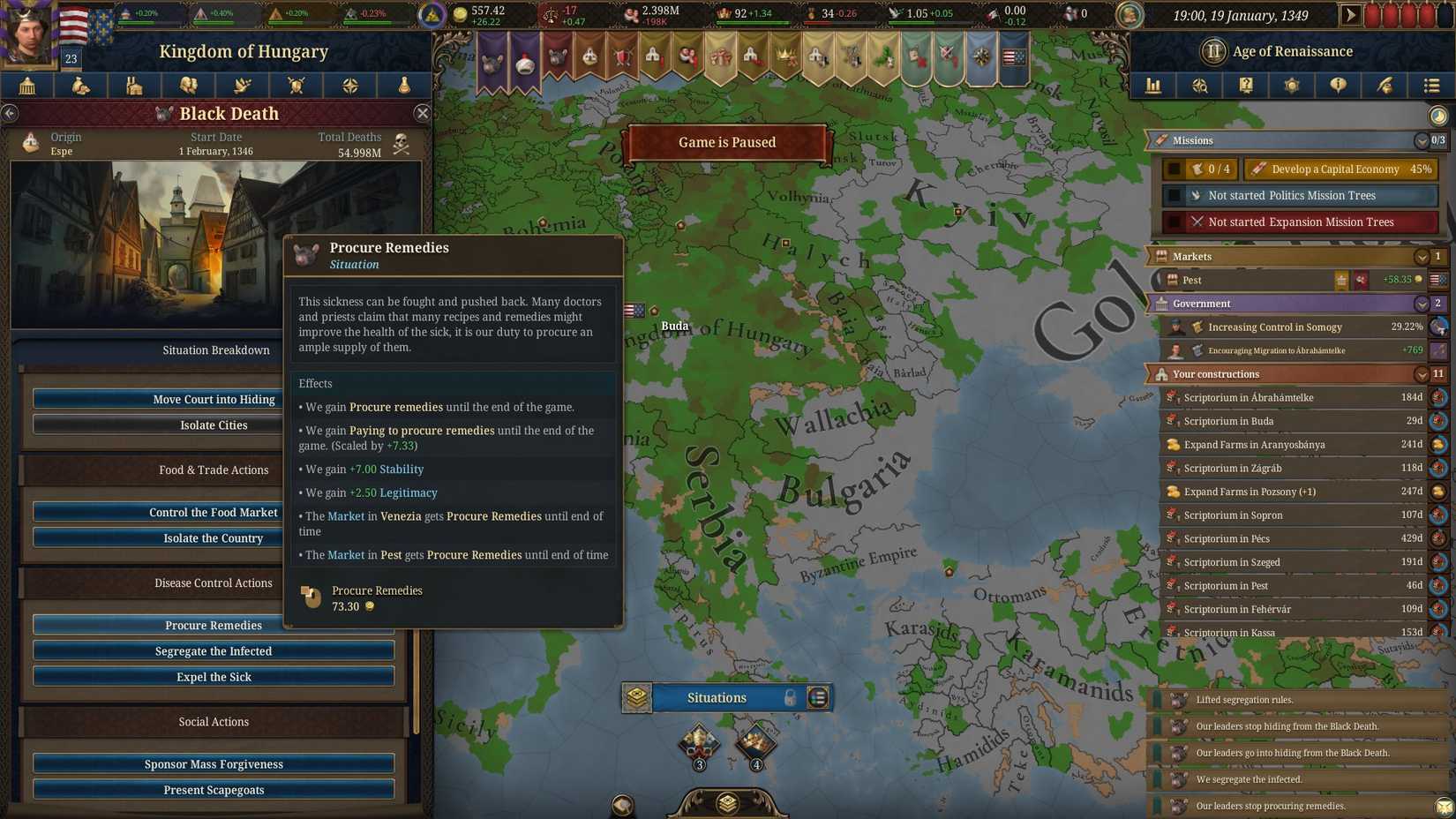The height and width of the screenshot is (819, 1456).
Task: Click the Procure Remedies button
Action: [x=214, y=625]
